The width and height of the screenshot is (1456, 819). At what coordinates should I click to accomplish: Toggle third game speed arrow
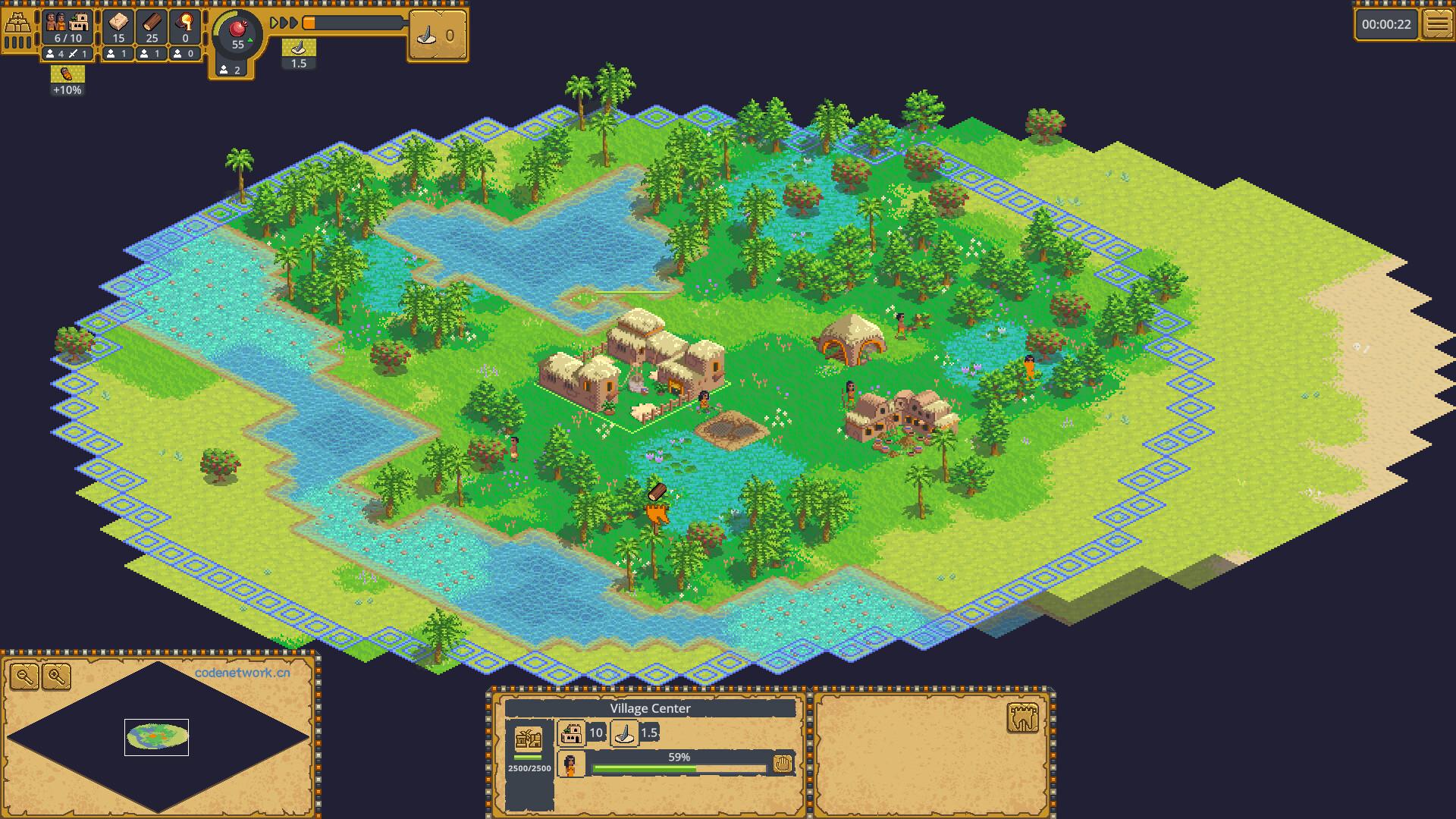[292, 23]
